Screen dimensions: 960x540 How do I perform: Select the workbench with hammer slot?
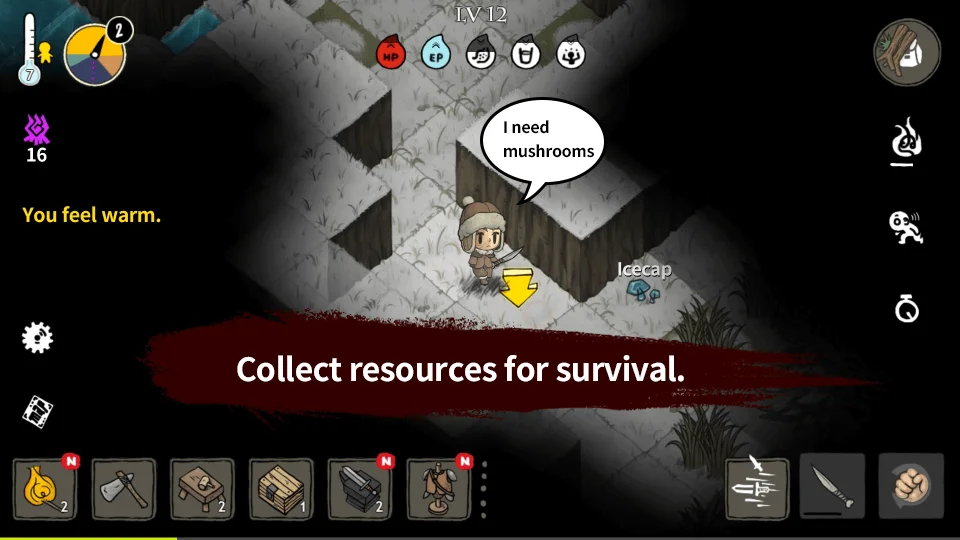[202, 489]
